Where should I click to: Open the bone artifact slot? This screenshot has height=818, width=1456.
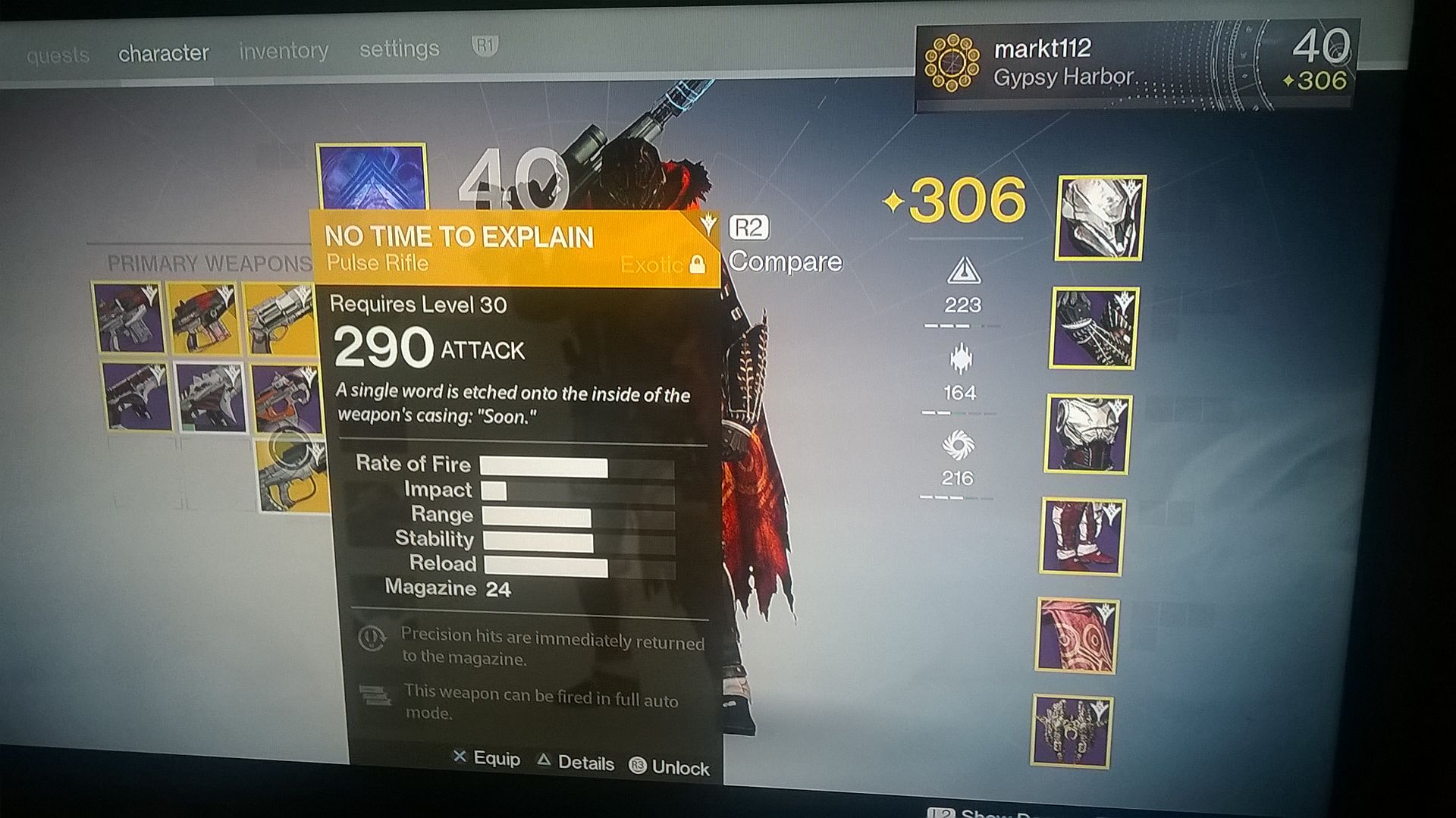click(1072, 732)
